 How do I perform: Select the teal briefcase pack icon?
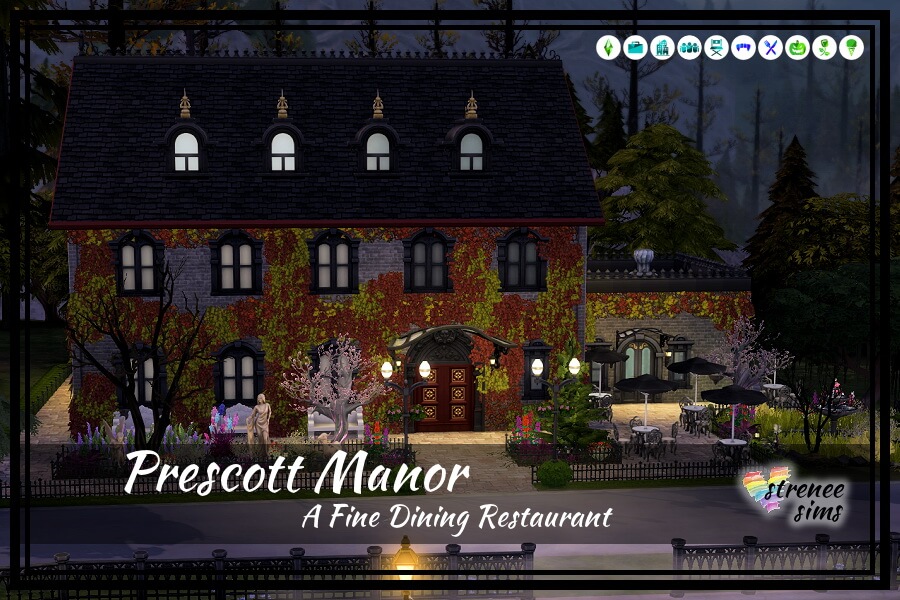(635, 47)
